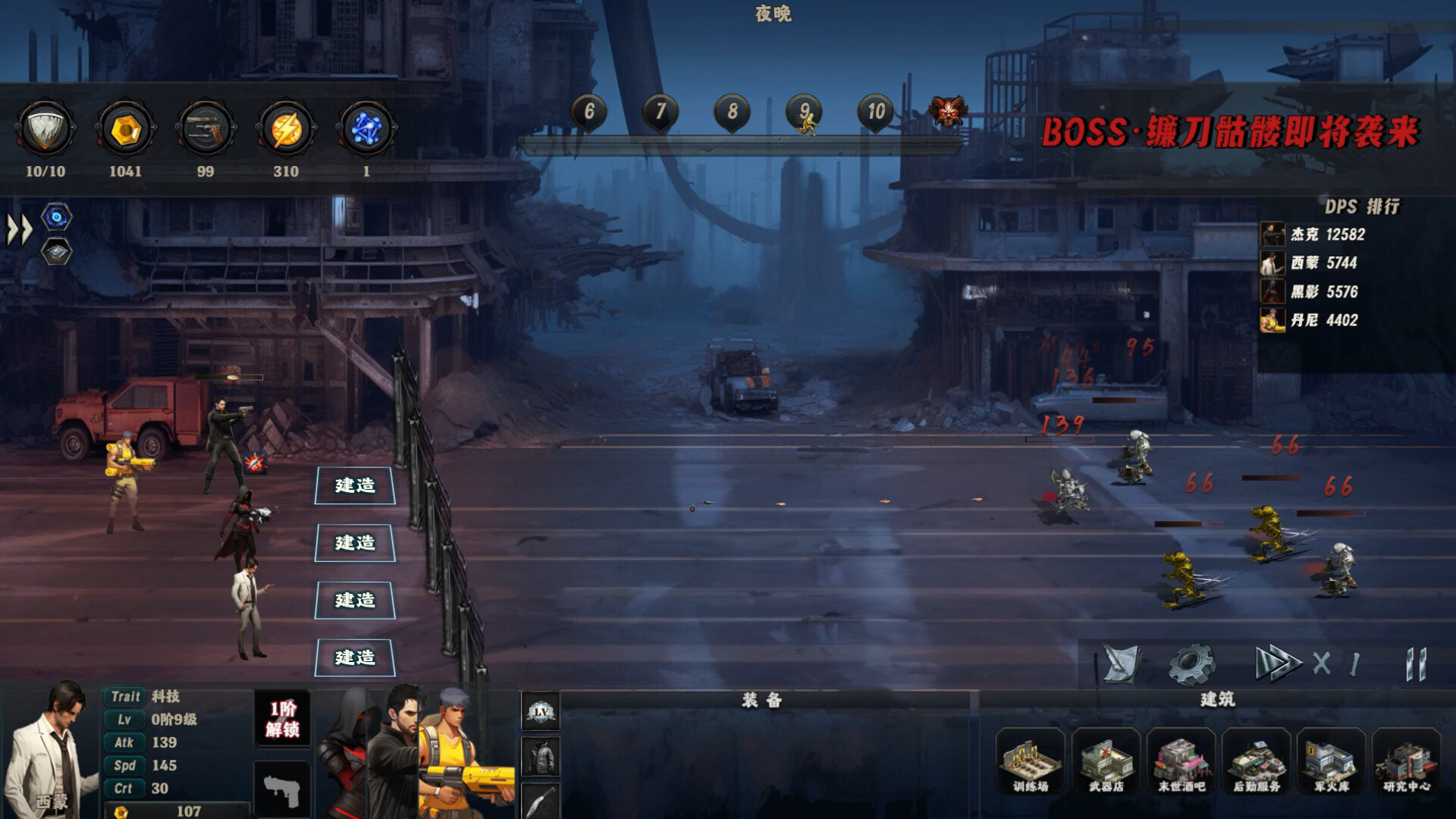Select the jacket equipment slot
The image size is (1456, 819).
[541, 757]
